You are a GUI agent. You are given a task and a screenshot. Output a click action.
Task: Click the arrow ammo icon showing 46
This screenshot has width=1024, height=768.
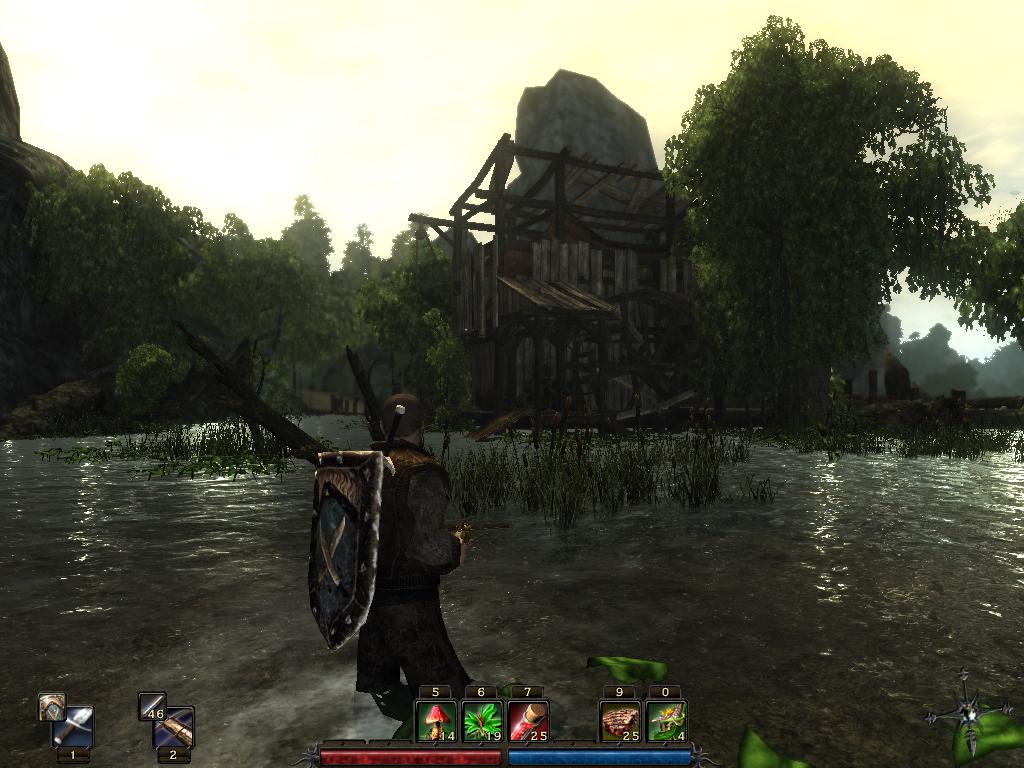click(152, 707)
